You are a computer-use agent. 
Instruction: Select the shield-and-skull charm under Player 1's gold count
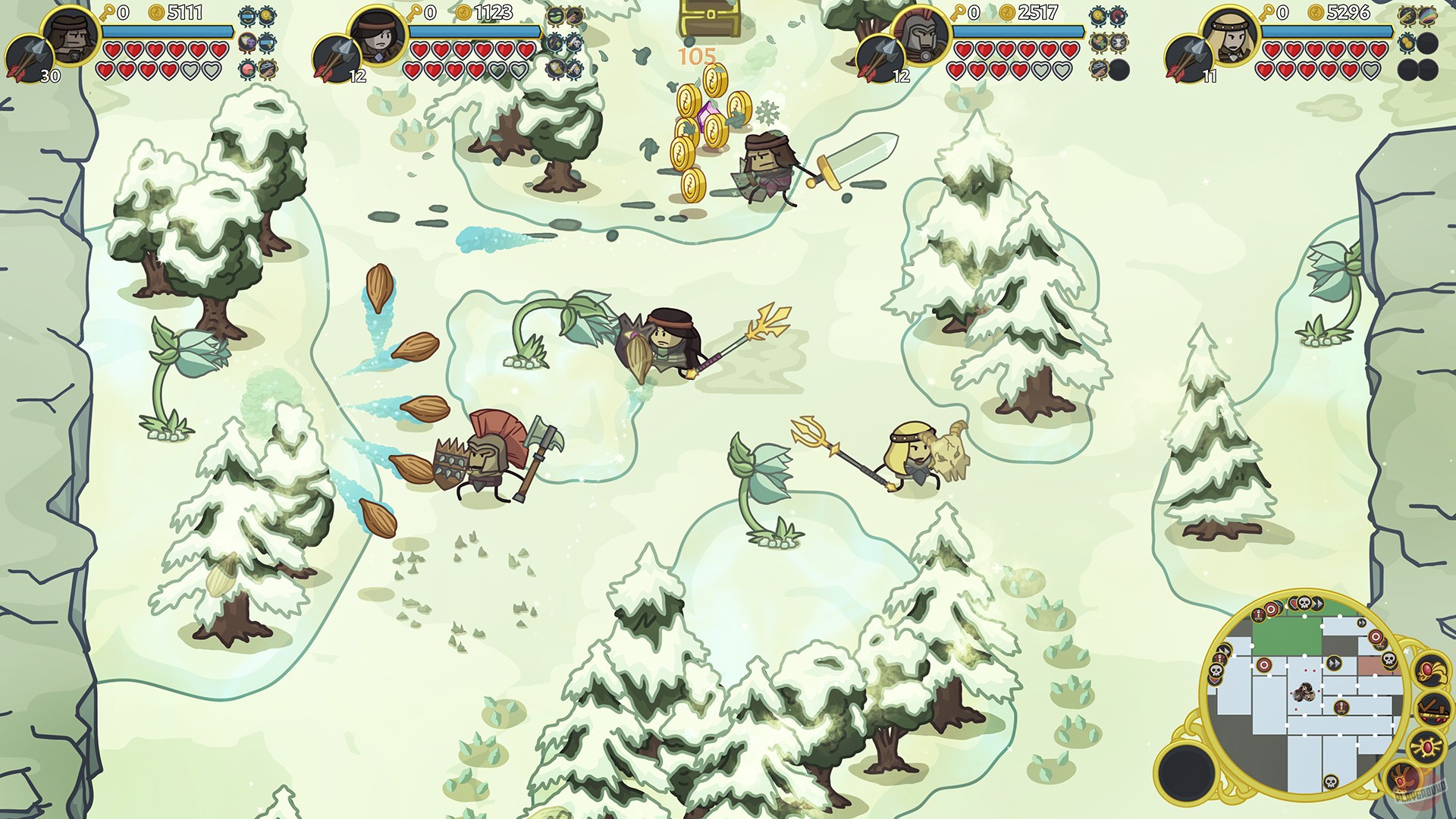pos(247,42)
